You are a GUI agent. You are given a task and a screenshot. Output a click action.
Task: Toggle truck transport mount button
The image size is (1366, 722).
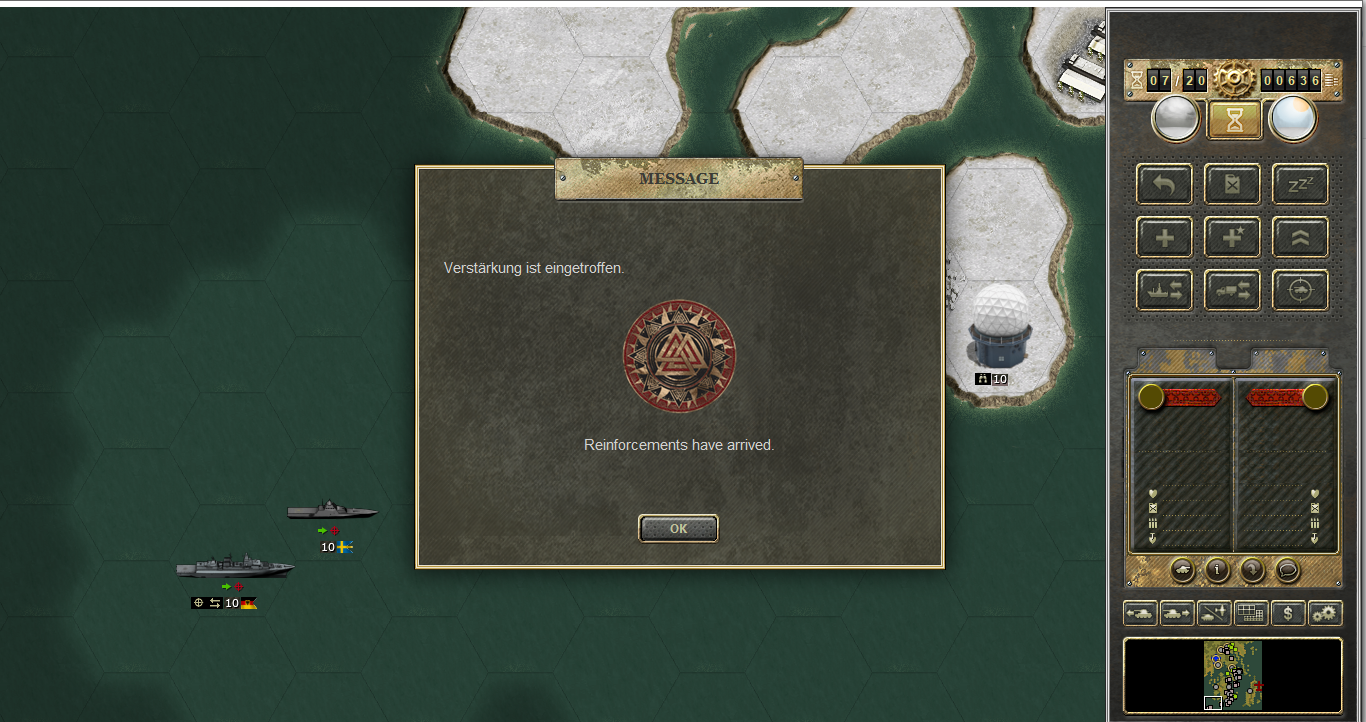(1232, 290)
